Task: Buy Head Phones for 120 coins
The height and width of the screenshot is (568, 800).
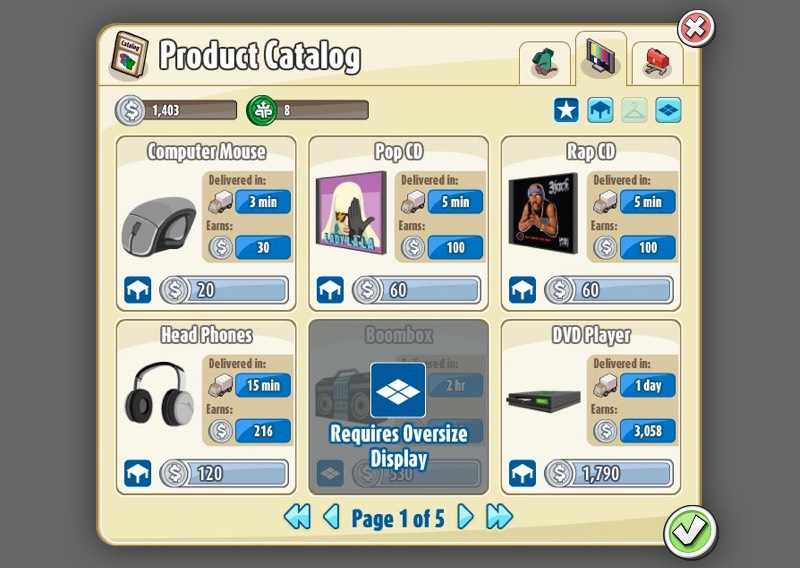Action: (224, 473)
